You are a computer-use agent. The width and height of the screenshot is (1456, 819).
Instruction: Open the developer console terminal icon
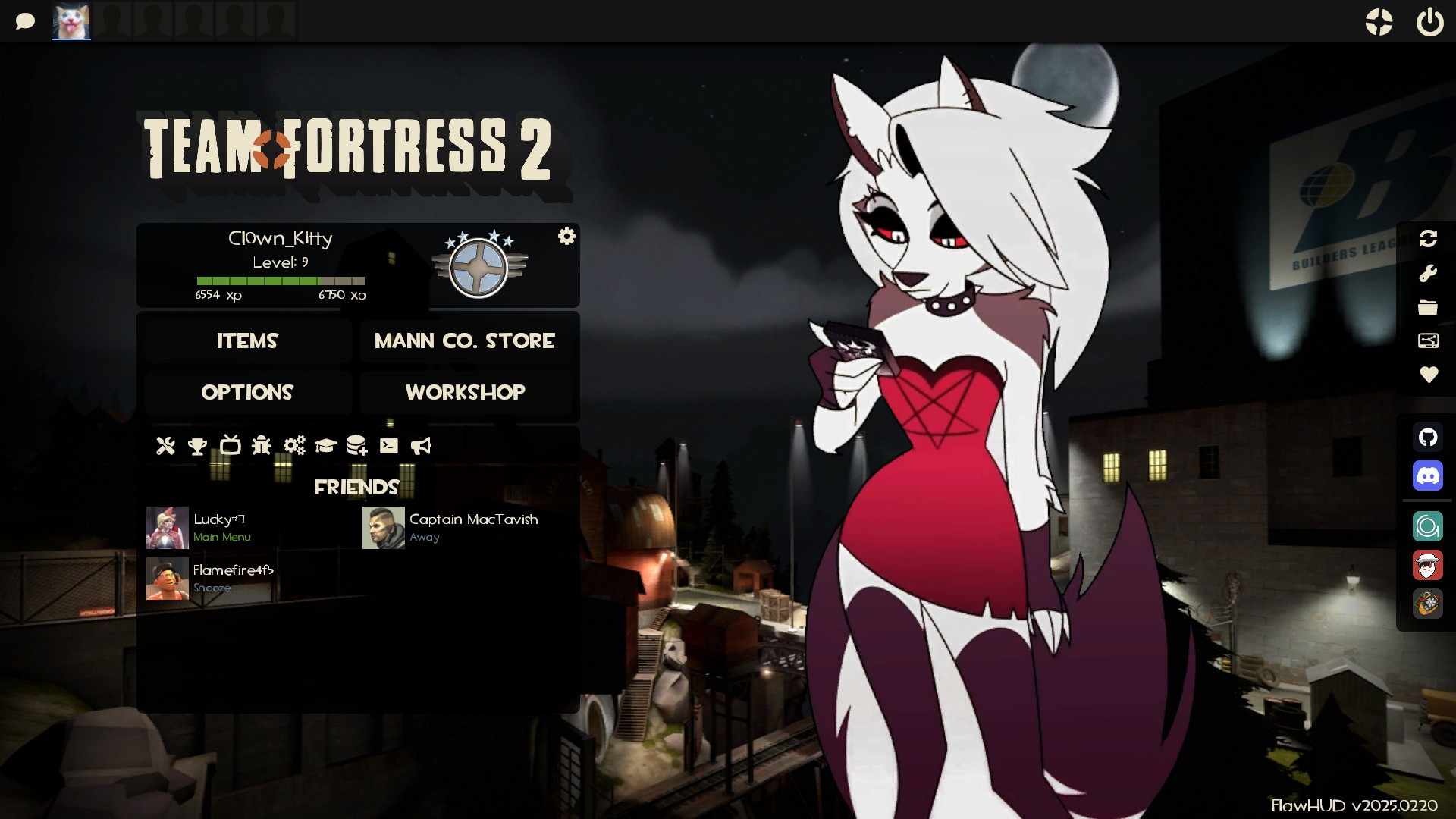click(389, 446)
